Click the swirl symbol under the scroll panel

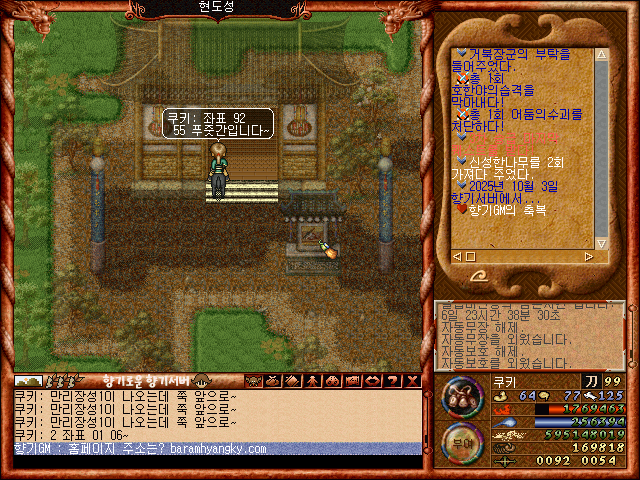tap(482, 276)
